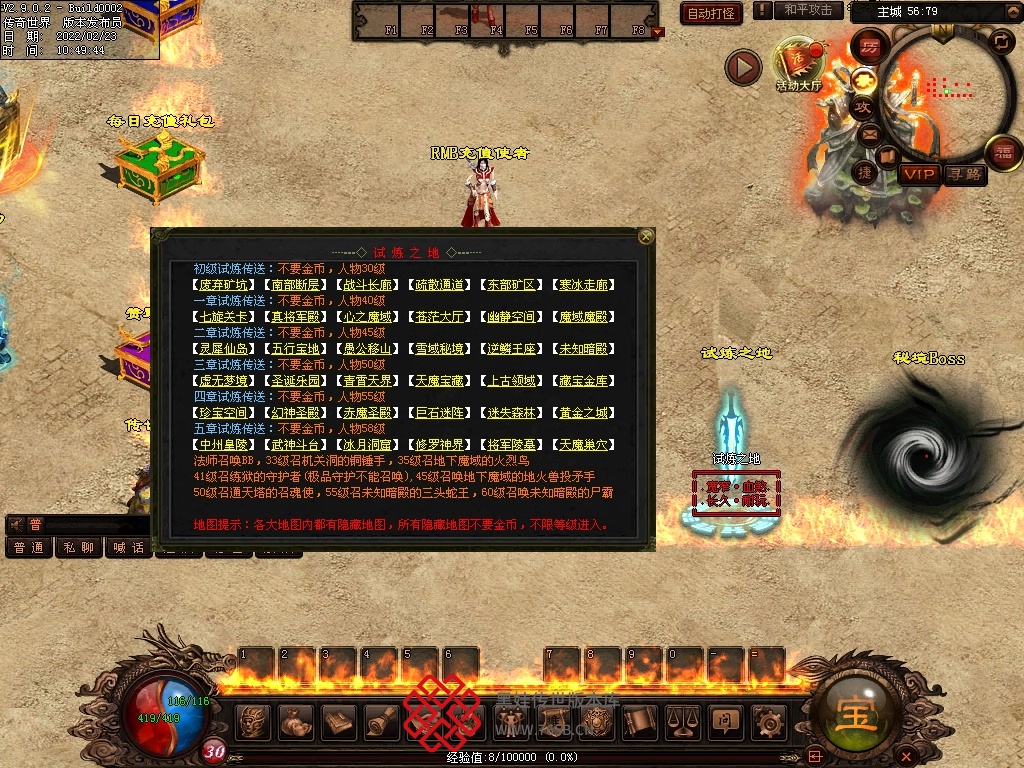Click the 福 welfare button
The height and width of the screenshot is (768, 1024).
click(1004, 152)
